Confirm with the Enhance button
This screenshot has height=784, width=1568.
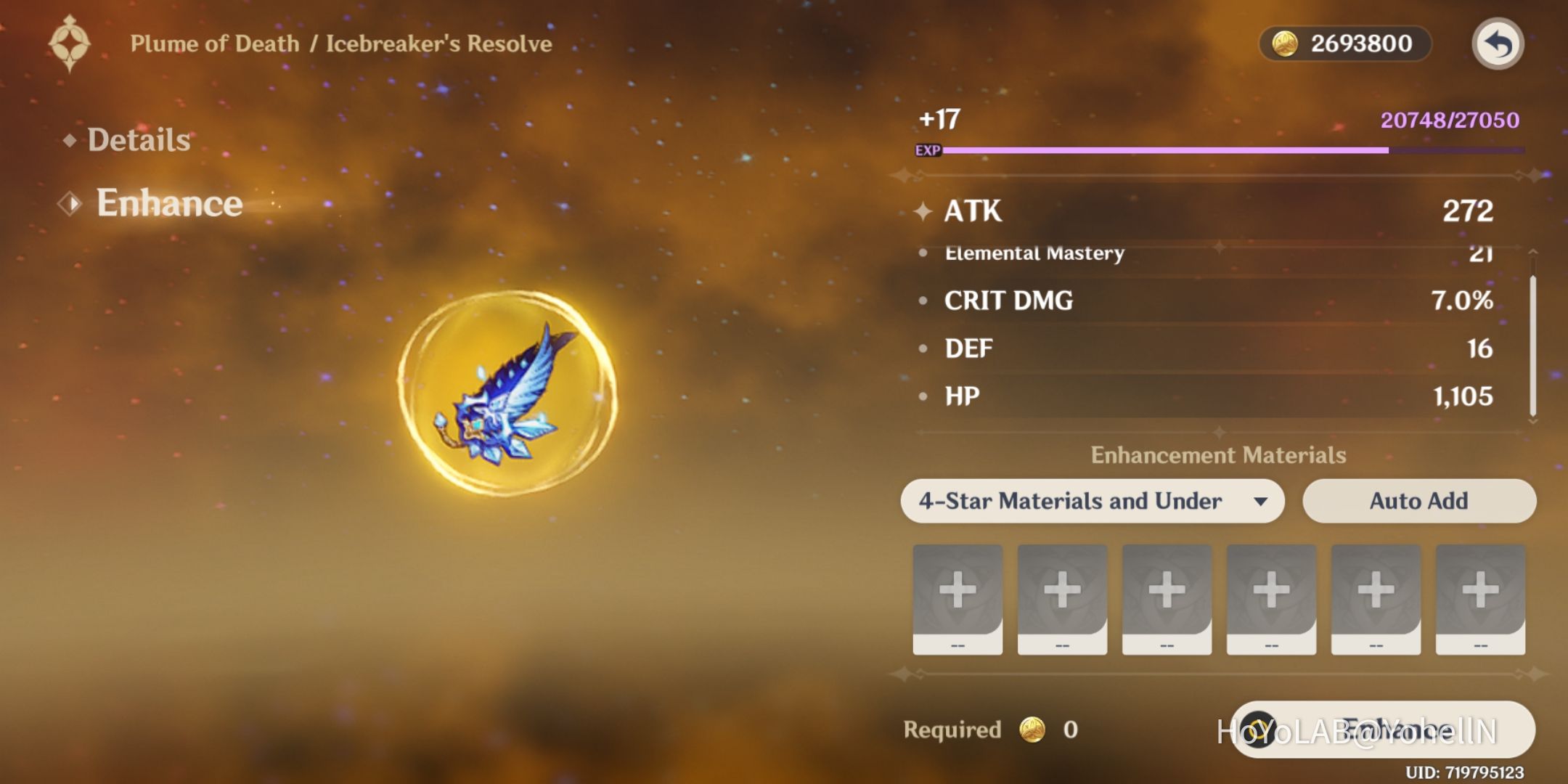click(x=1383, y=730)
